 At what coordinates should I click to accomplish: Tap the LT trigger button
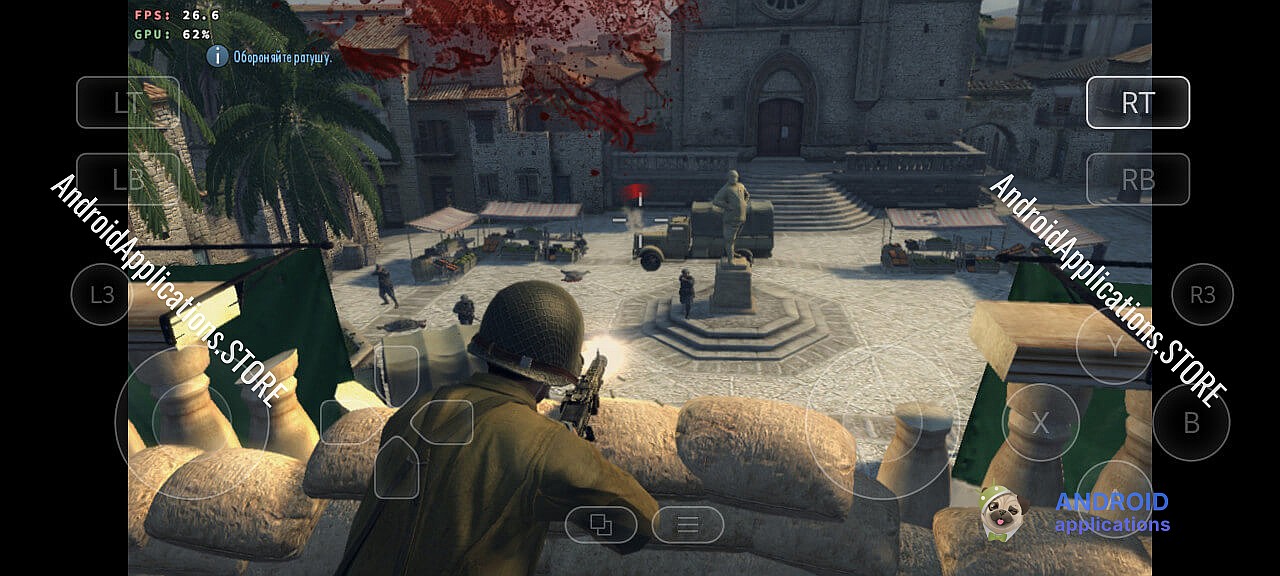tap(127, 102)
